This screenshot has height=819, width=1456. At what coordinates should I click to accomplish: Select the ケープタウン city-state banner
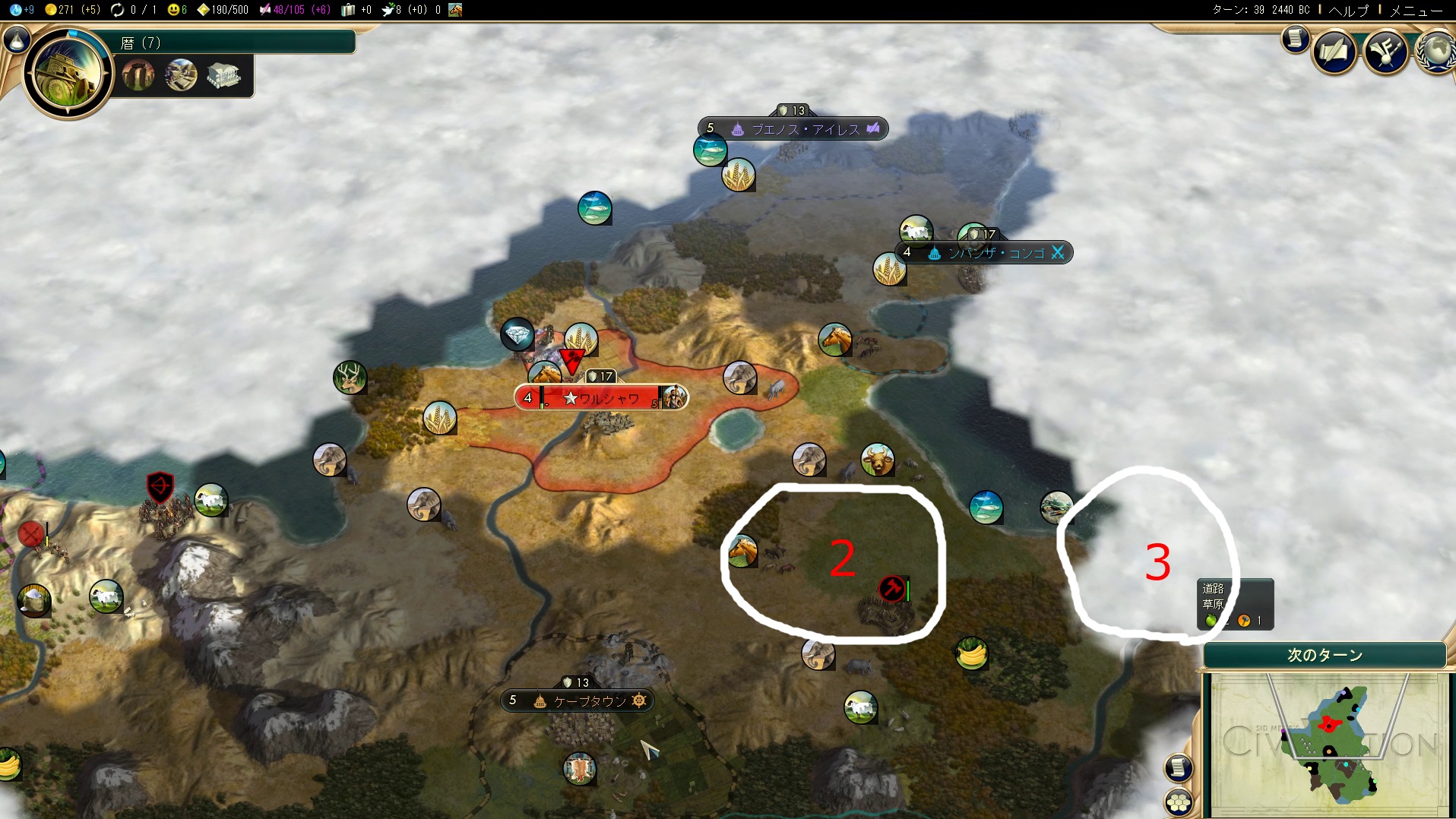[578, 700]
